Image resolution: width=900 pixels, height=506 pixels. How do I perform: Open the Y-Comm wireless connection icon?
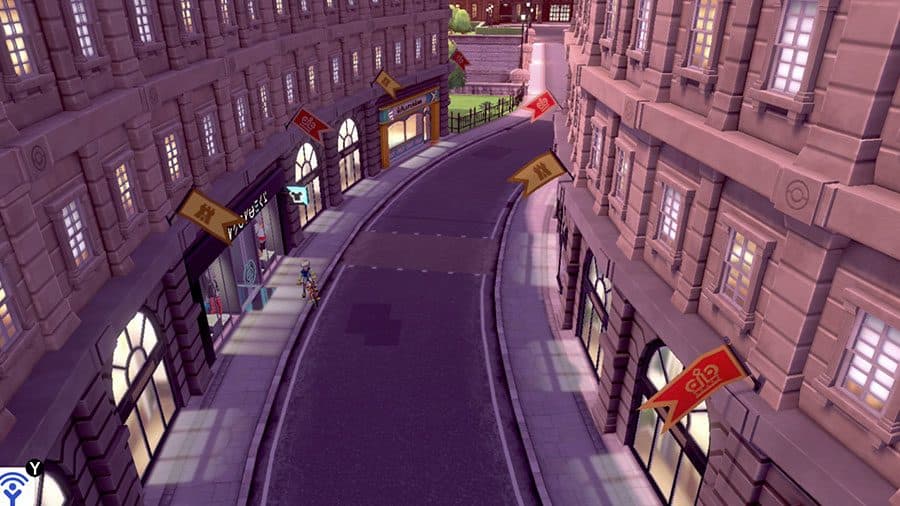[13, 489]
